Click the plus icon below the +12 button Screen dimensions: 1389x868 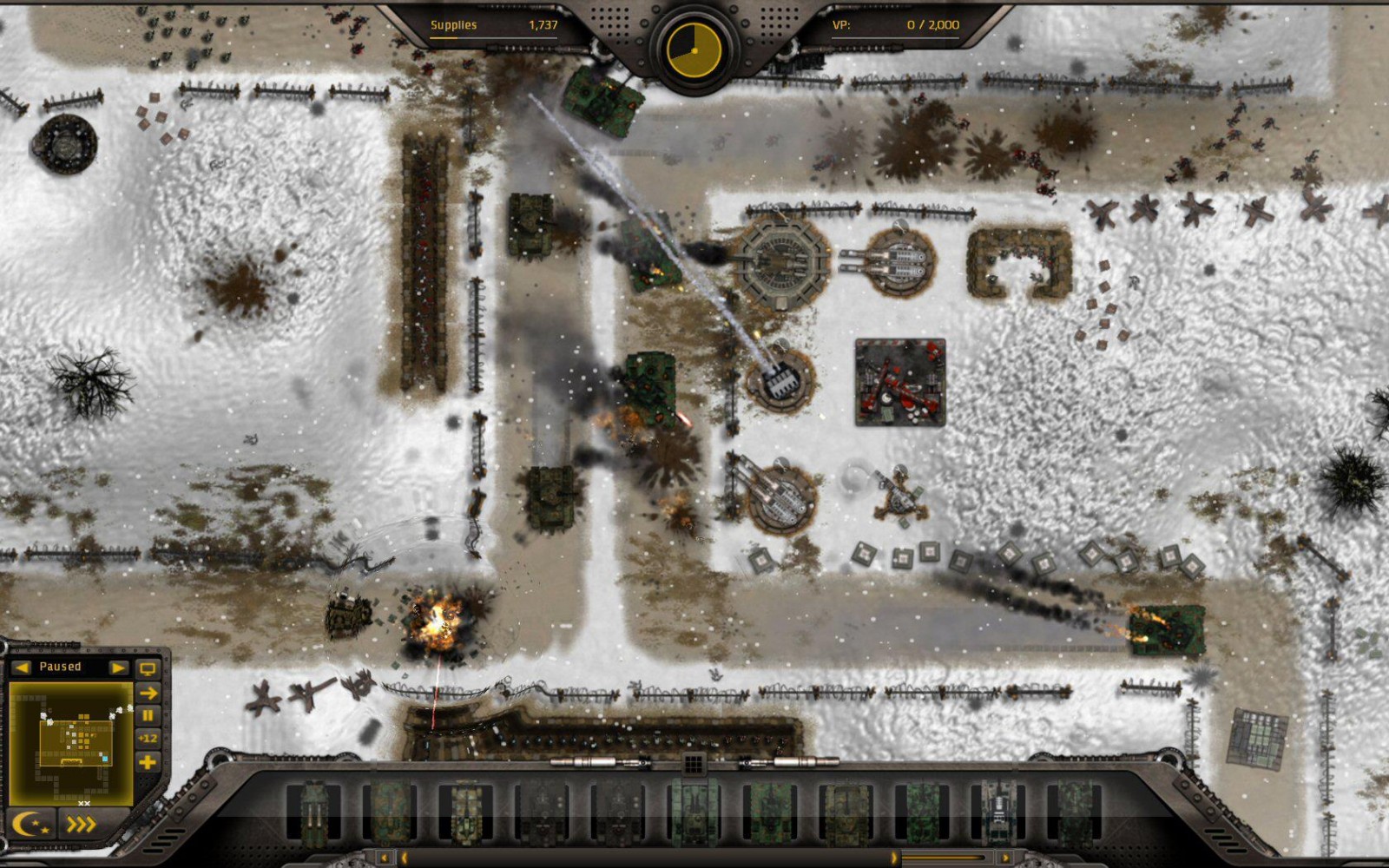pos(148,759)
